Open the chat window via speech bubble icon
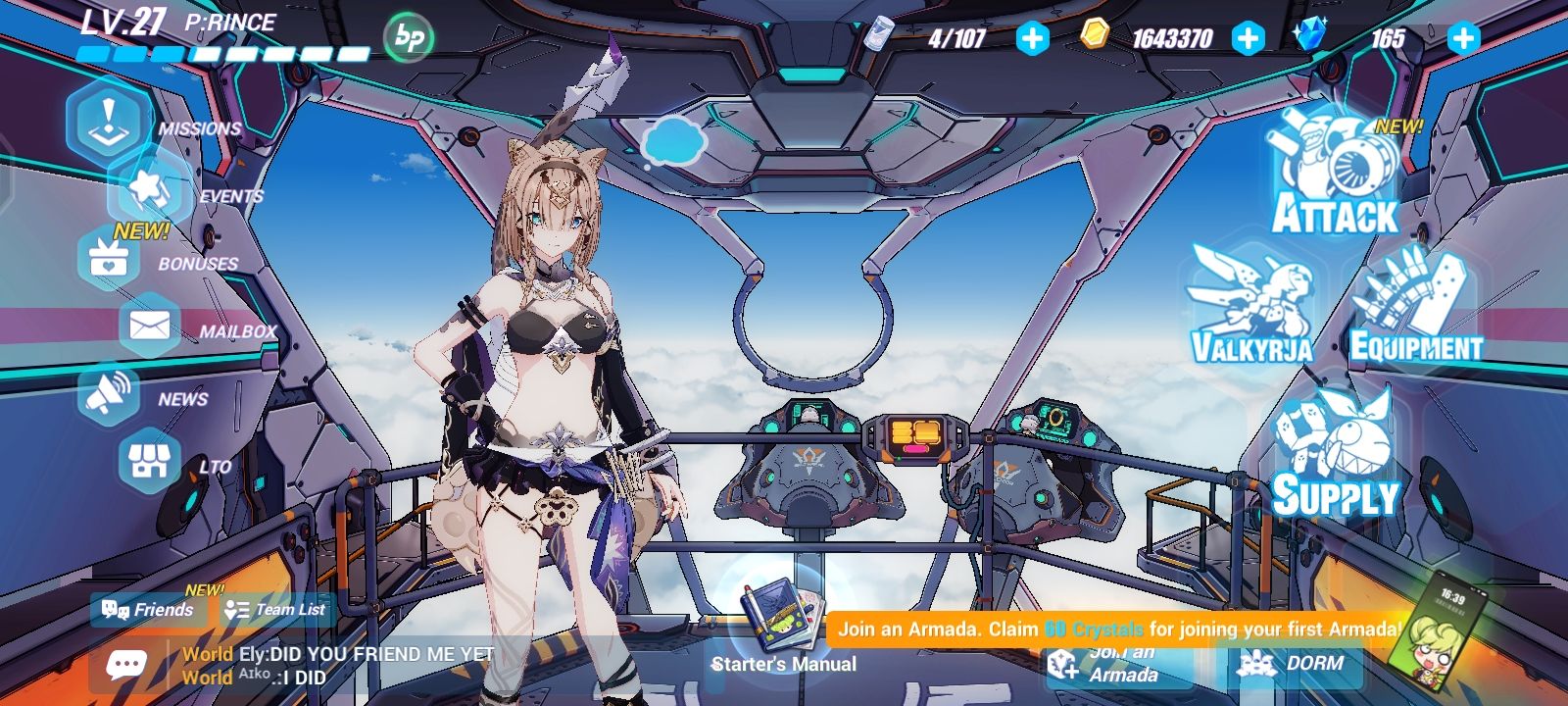1568x706 pixels. click(x=127, y=663)
